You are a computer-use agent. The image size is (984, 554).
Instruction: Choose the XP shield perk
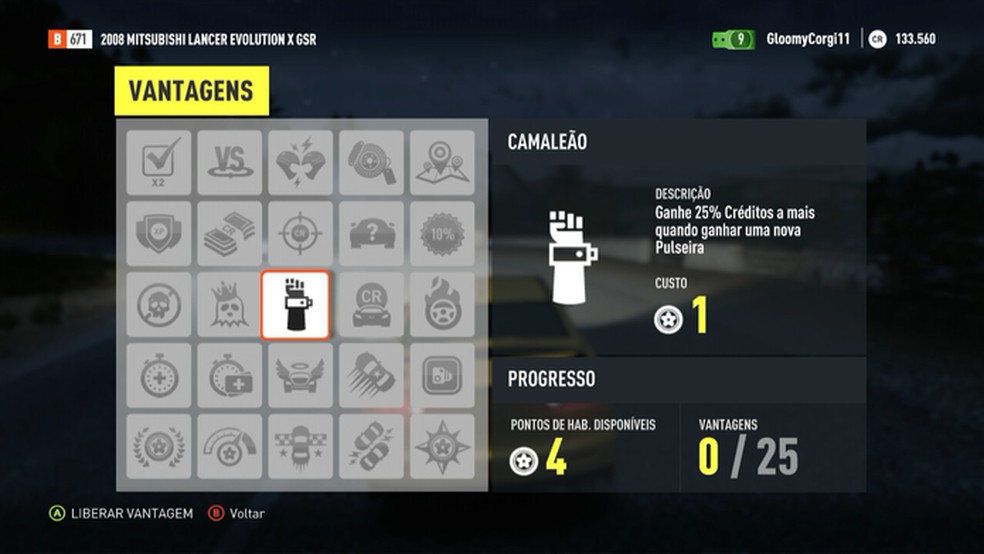[159, 233]
